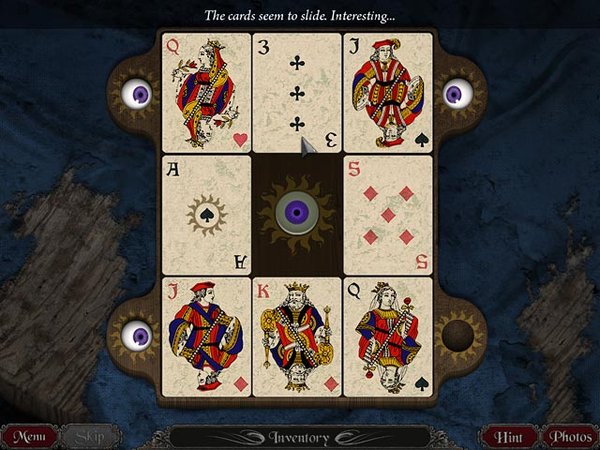The width and height of the screenshot is (600, 450).
Task: Select the King of Diamonds card
Action: (297, 336)
